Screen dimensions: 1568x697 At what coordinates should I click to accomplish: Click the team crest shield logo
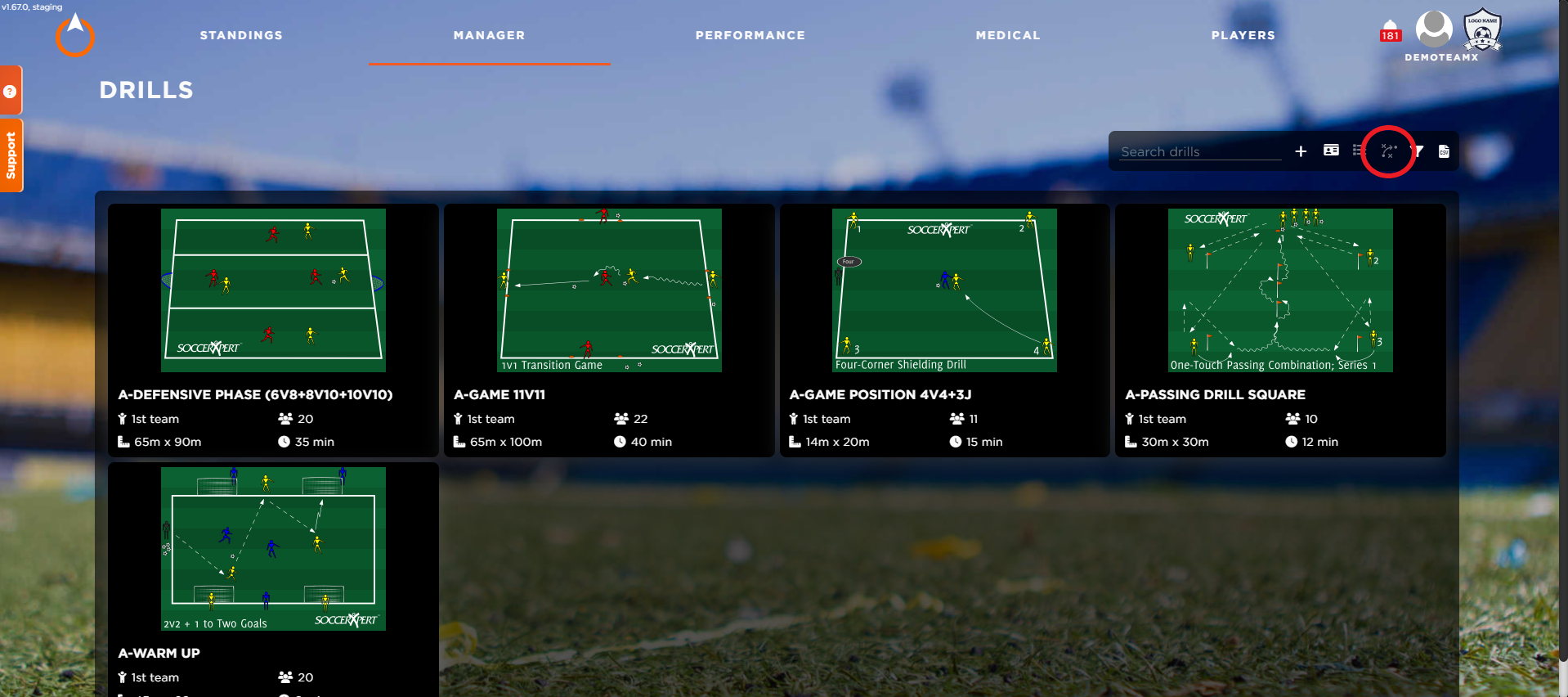pos(1481,30)
